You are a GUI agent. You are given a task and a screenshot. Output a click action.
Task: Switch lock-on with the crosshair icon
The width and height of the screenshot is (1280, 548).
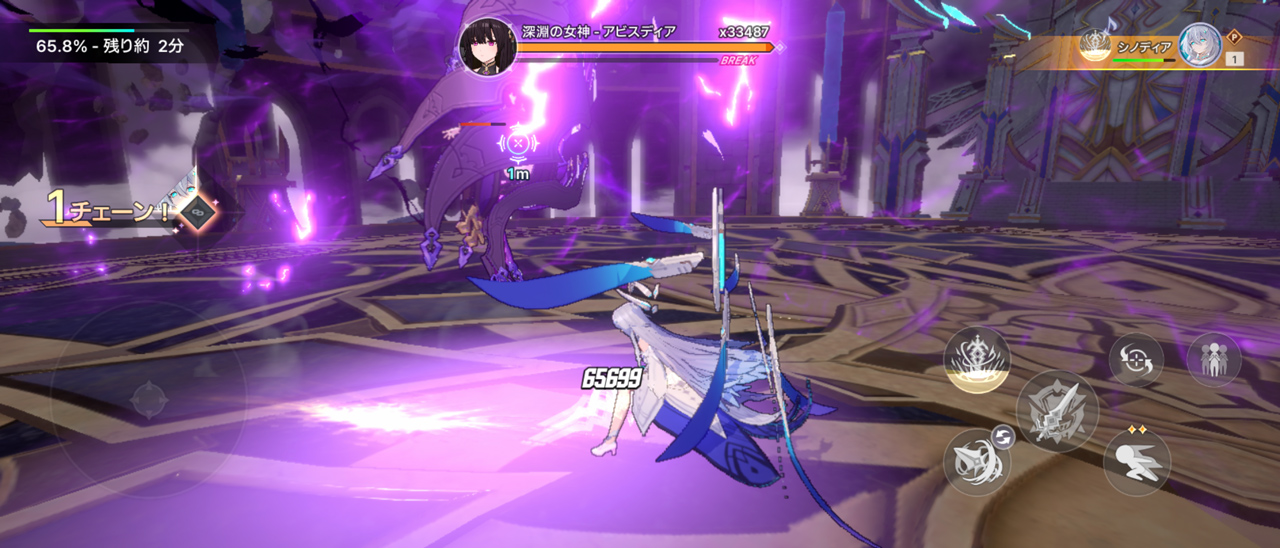point(1136,360)
